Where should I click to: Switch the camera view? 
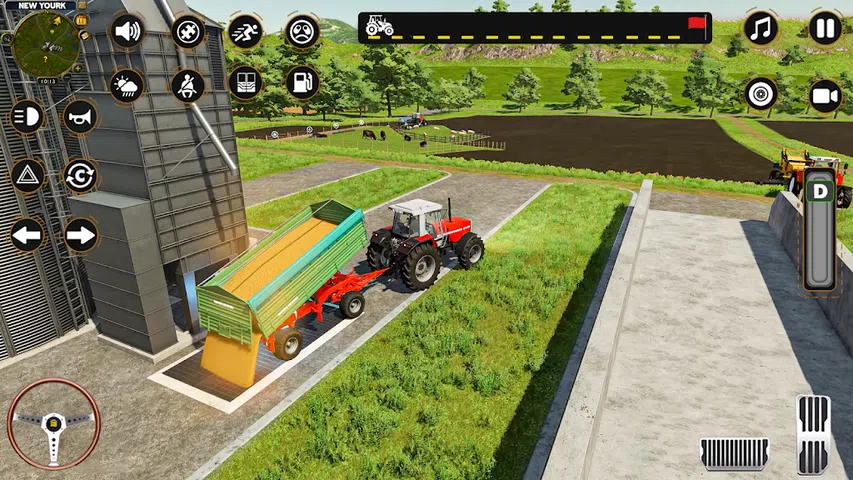825,96
